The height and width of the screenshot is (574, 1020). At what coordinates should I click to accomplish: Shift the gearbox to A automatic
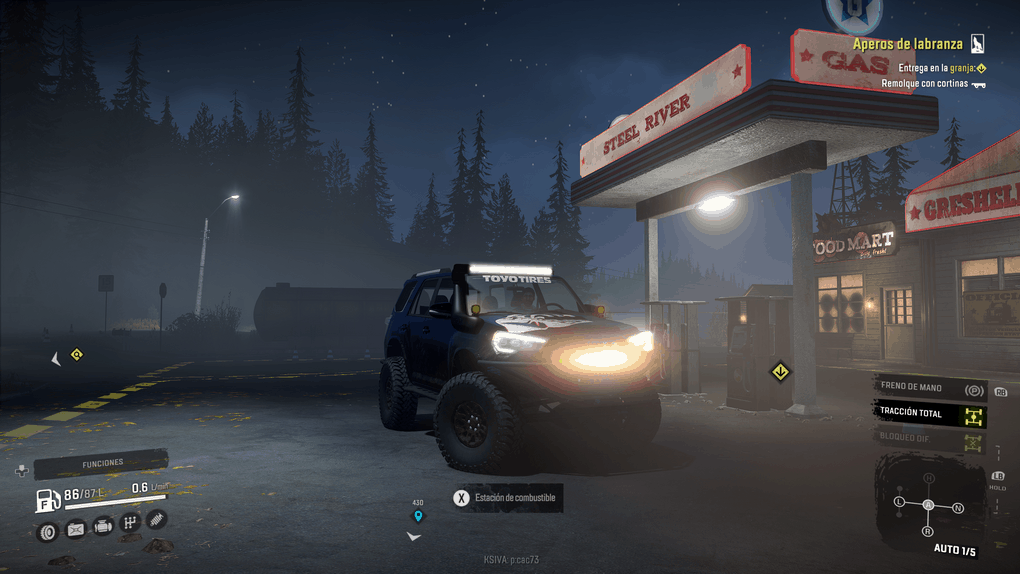(928, 505)
